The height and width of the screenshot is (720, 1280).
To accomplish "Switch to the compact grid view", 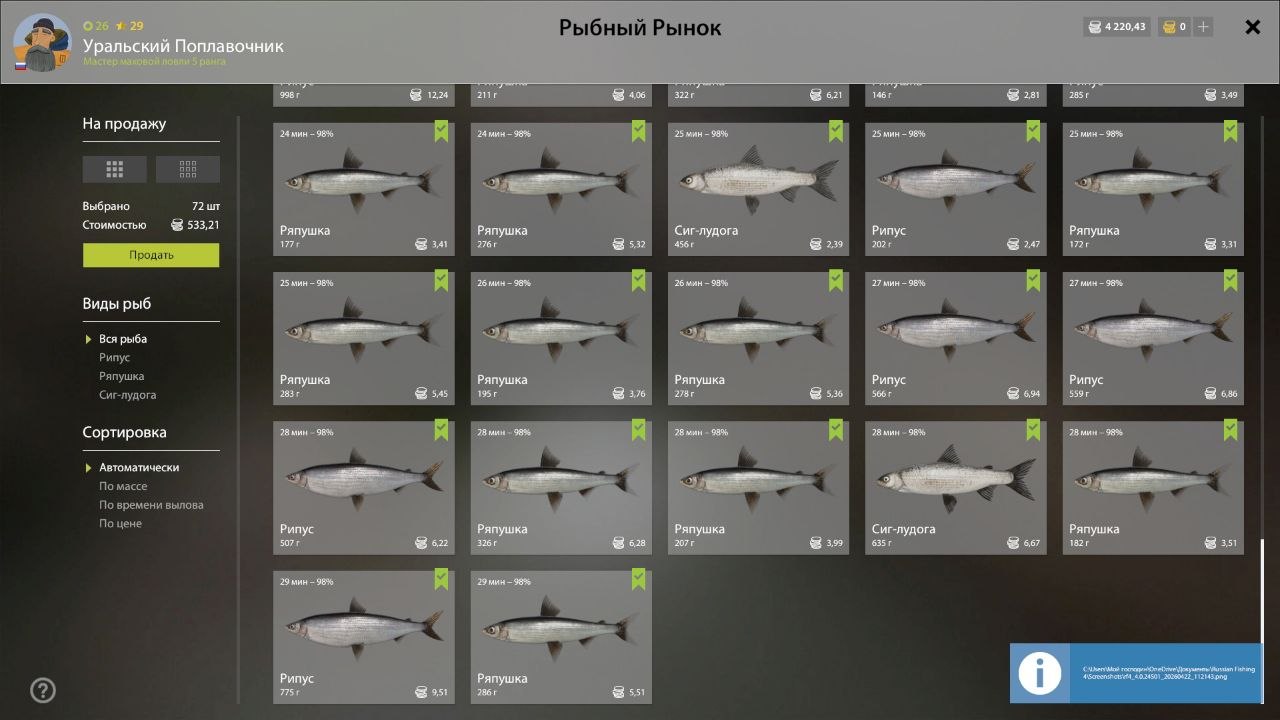I will (186, 168).
